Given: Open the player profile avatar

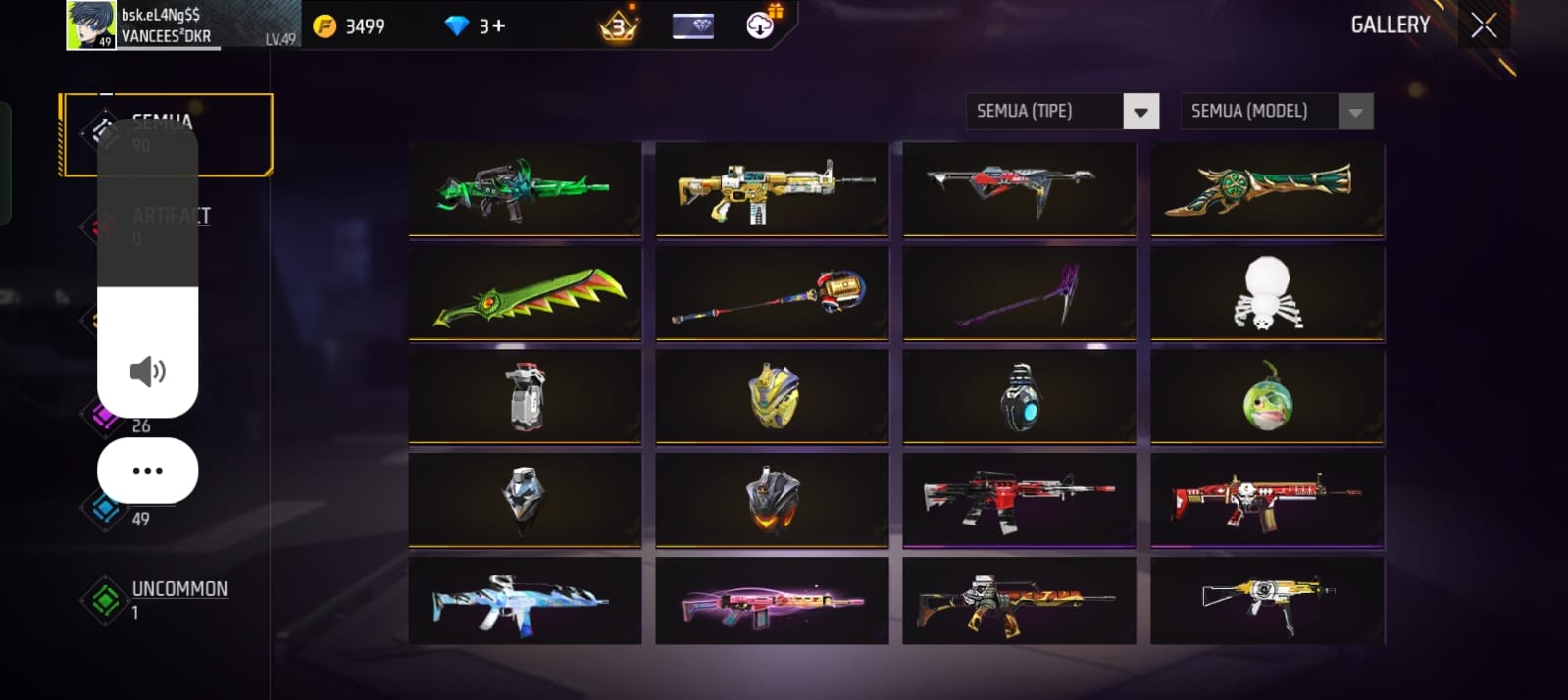Looking at the screenshot, I should [90, 25].
